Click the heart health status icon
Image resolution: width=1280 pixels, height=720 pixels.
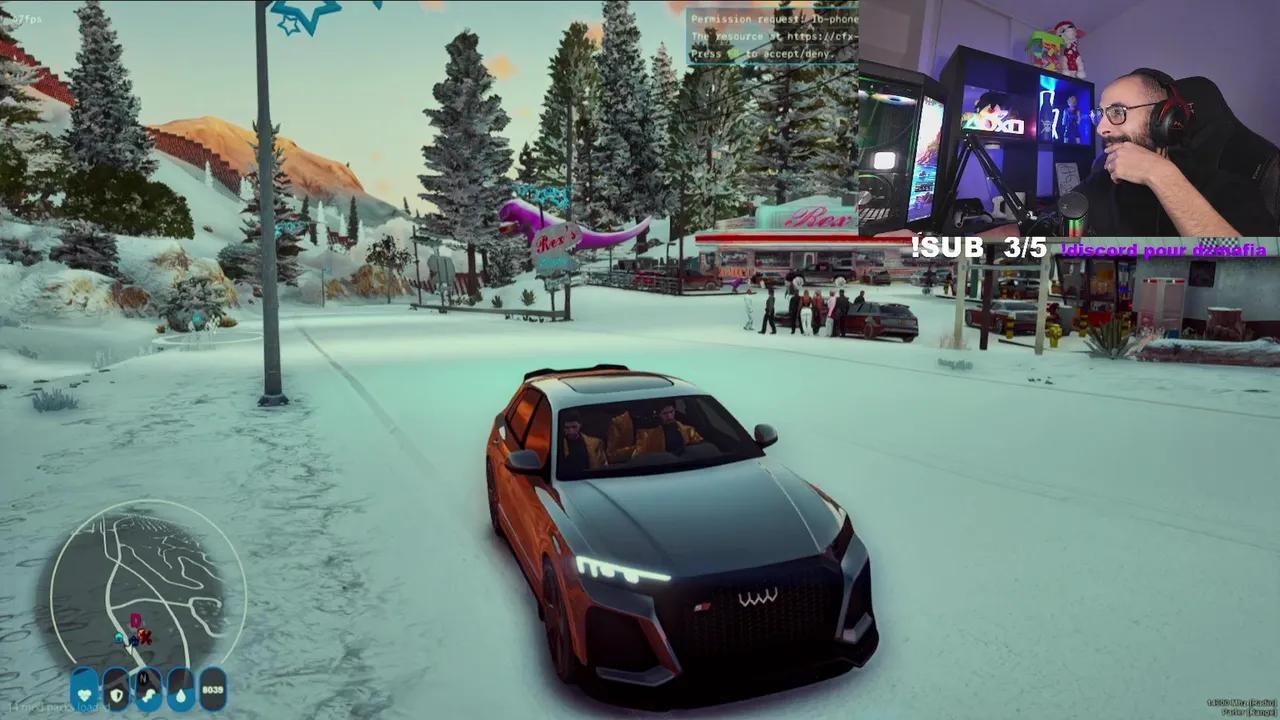(x=85, y=690)
